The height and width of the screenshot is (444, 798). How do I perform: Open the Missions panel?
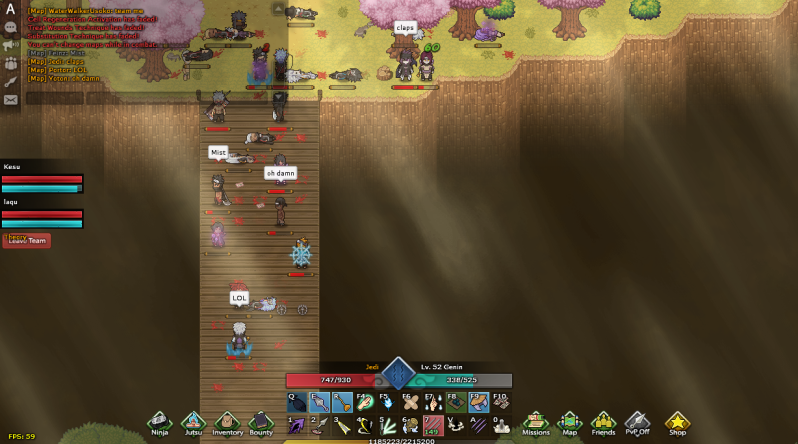click(x=535, y=422)
